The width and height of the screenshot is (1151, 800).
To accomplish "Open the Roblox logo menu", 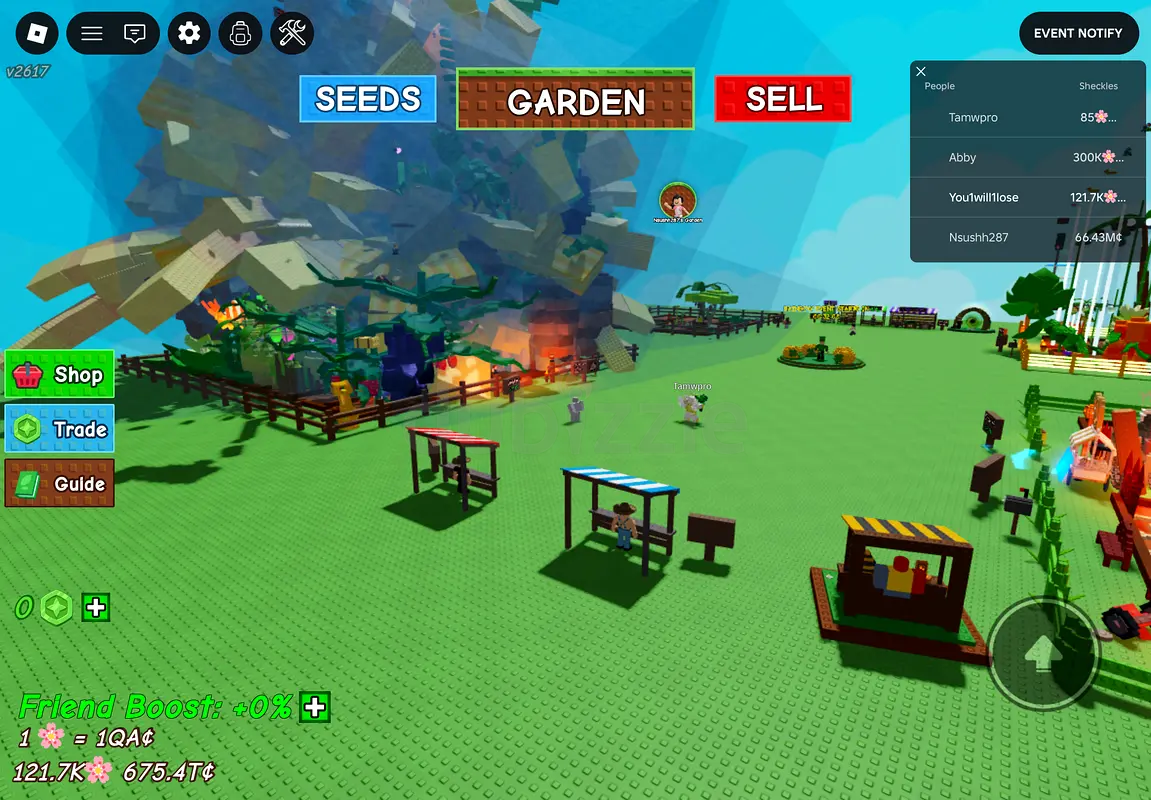I will [37, 34].
